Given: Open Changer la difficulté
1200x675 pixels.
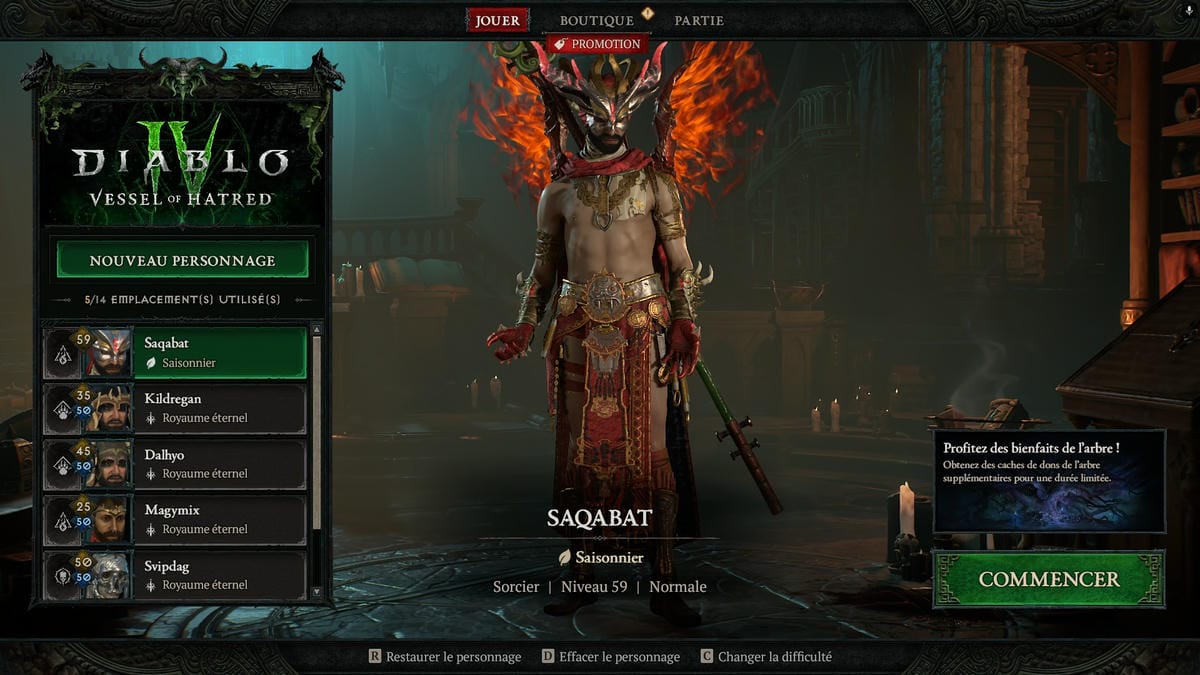Looking at the screenshot, I should tap(766, 657).
